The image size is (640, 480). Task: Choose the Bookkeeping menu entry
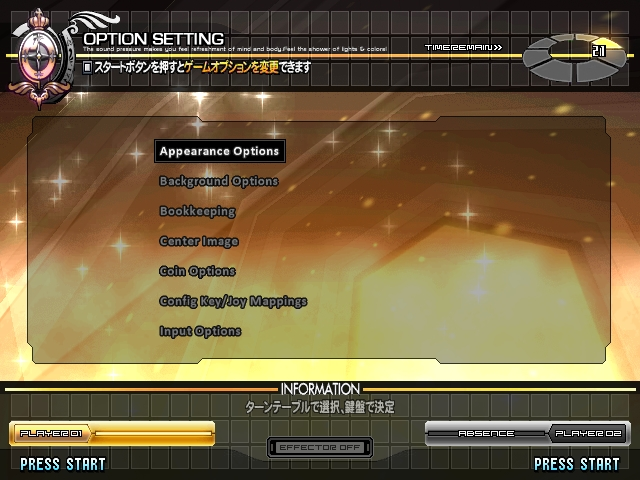pos(197,211)
